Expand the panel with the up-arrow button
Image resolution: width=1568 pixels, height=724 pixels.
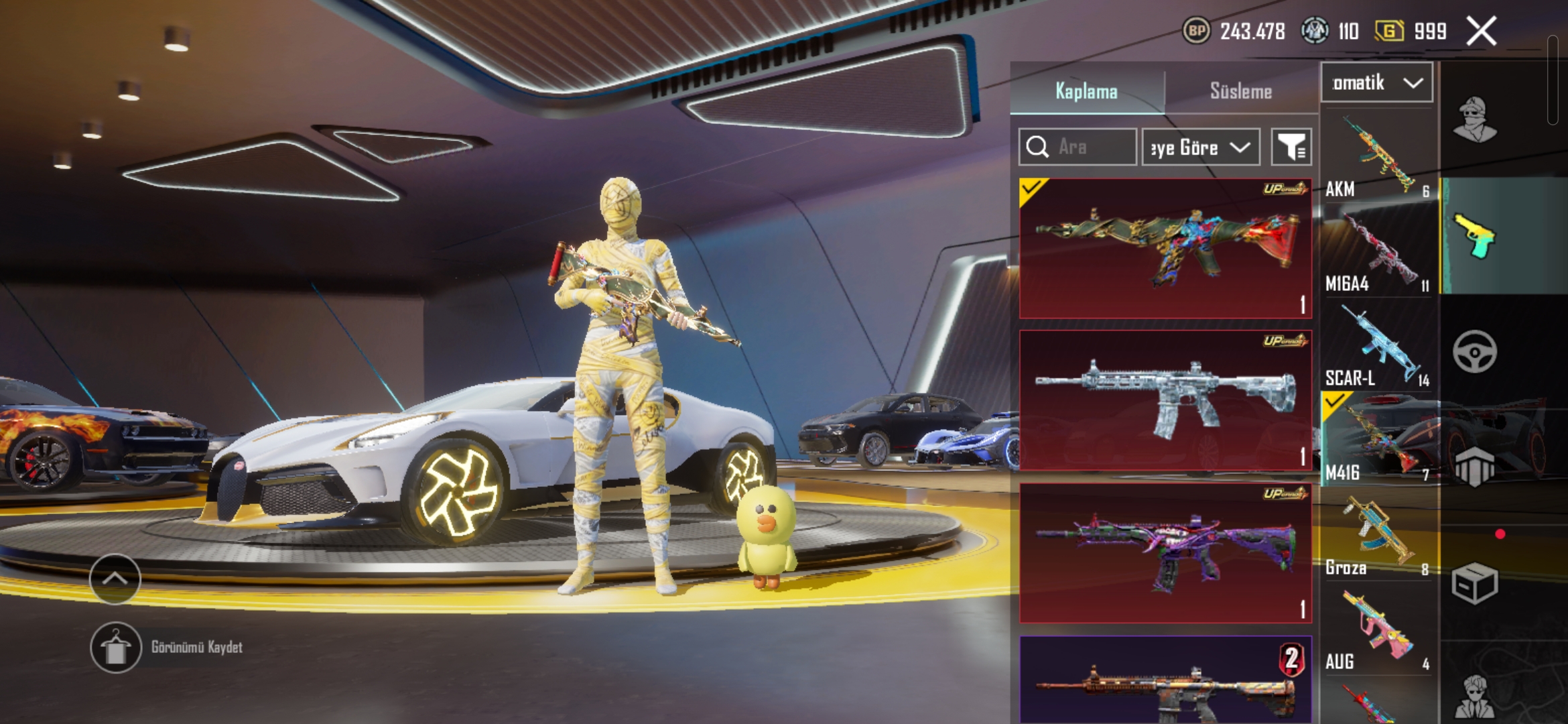tap(115, 579)
